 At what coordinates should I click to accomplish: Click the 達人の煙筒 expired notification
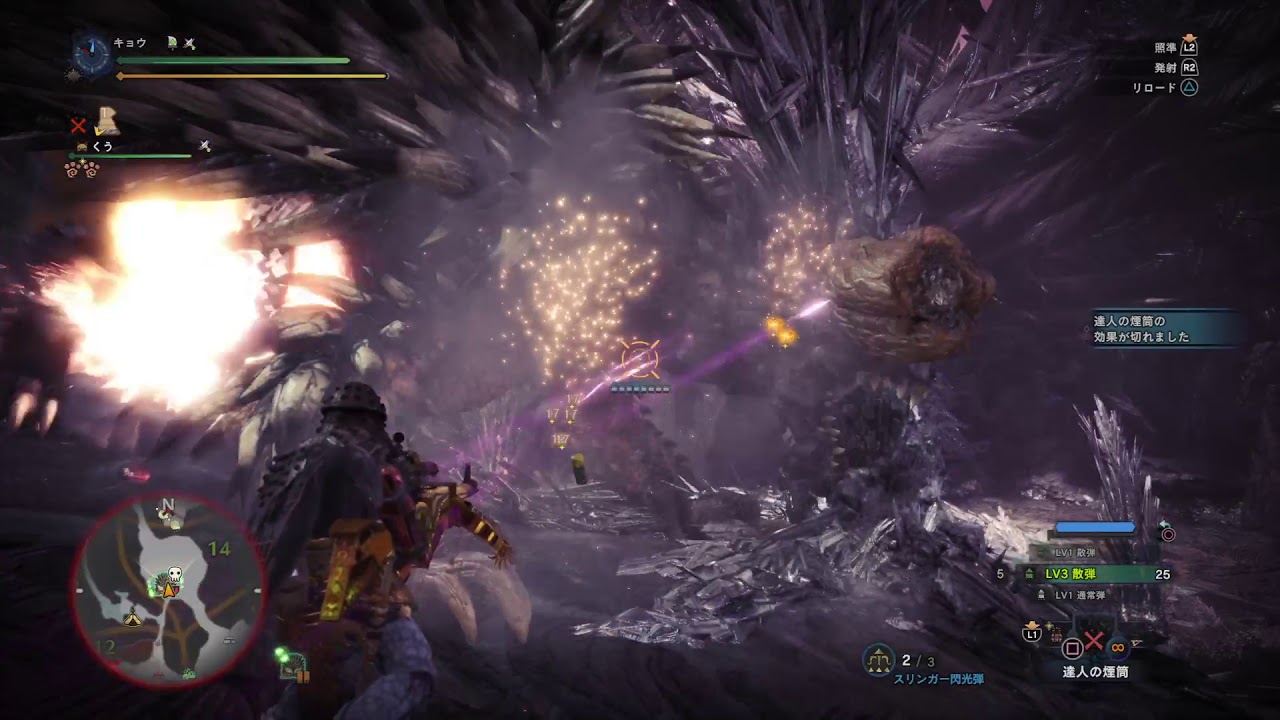1165,329
